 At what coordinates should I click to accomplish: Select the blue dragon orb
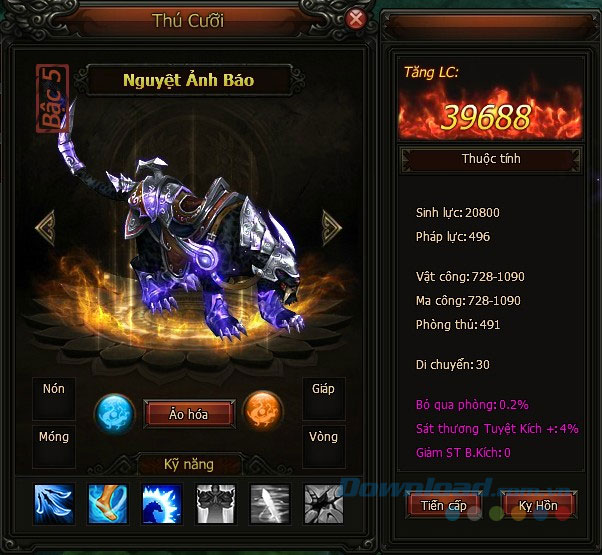115,411
